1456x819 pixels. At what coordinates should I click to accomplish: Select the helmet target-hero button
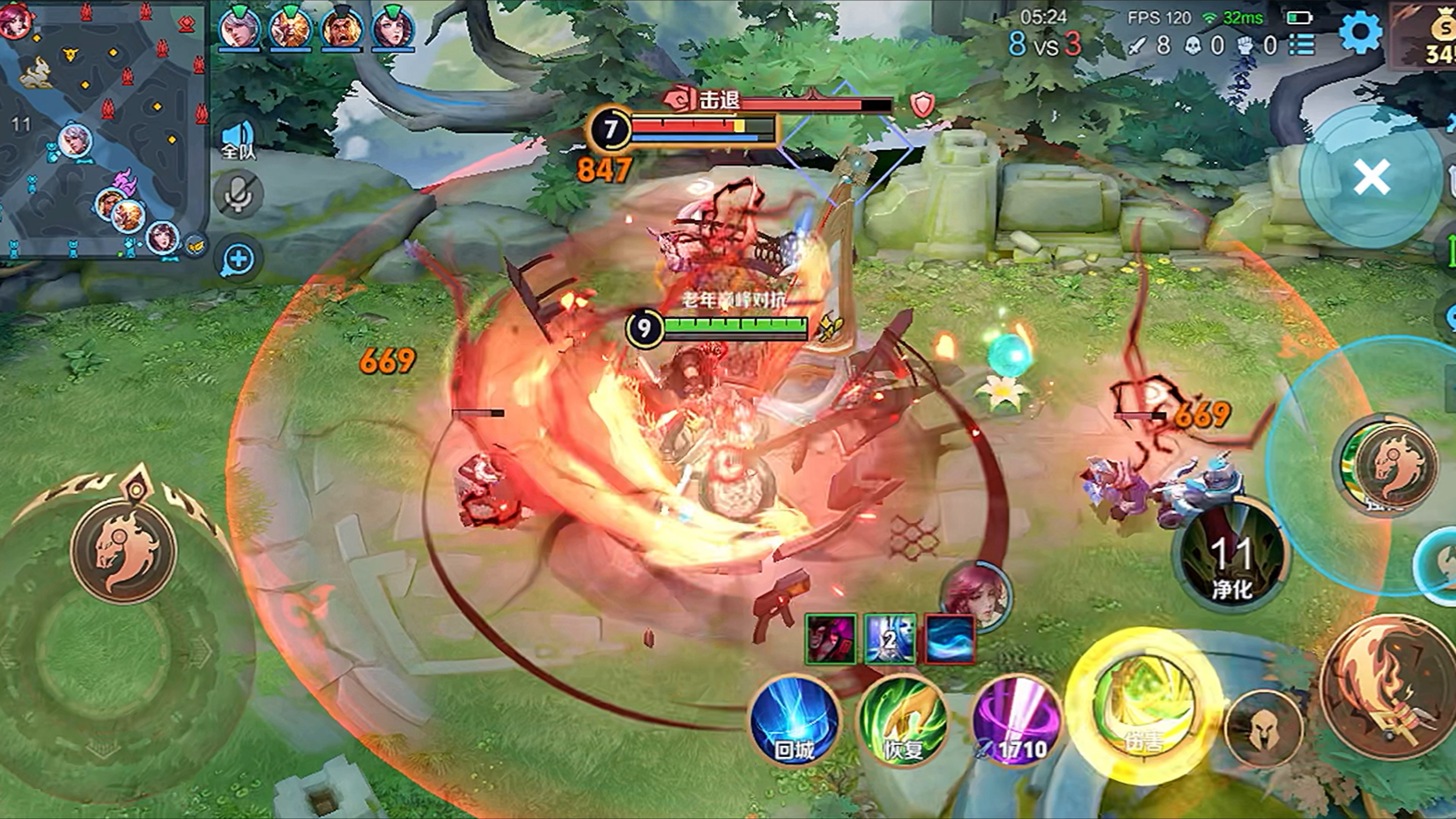1264,729
